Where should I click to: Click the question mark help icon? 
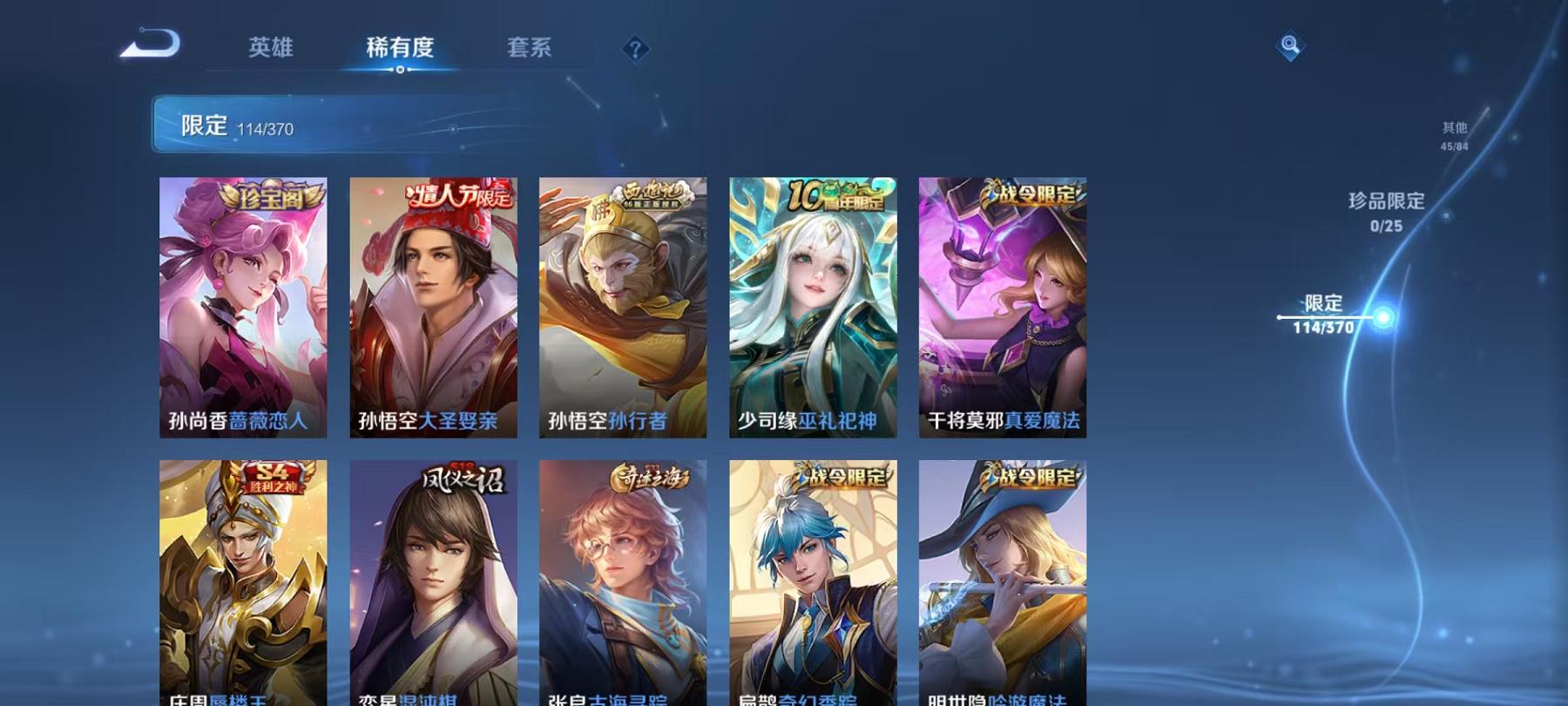coord(636,50)
